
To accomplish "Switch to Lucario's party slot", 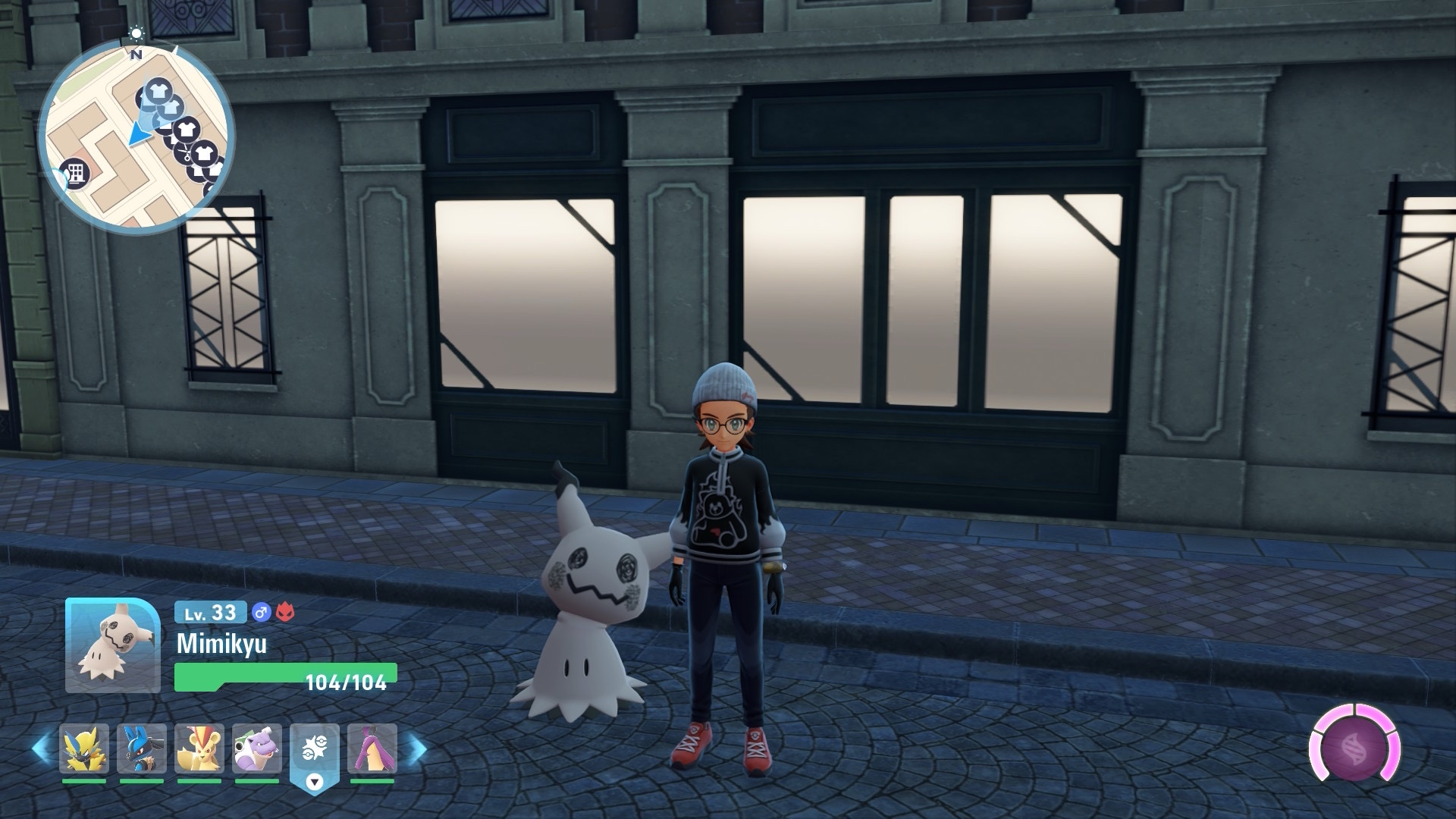I will (141, 749).
